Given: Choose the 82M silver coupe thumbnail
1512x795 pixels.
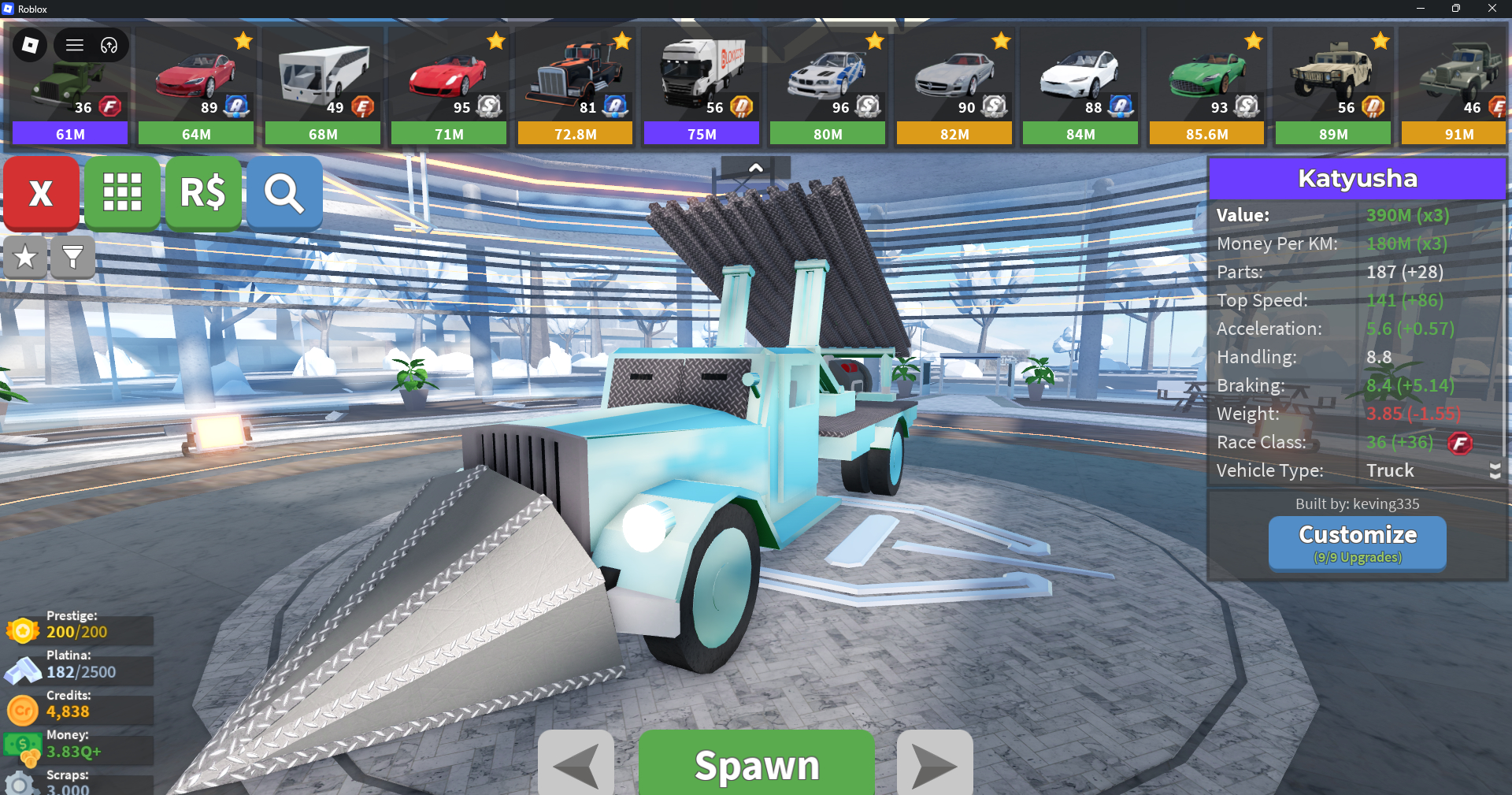Looking at the screenshot, I should [954, 87].
